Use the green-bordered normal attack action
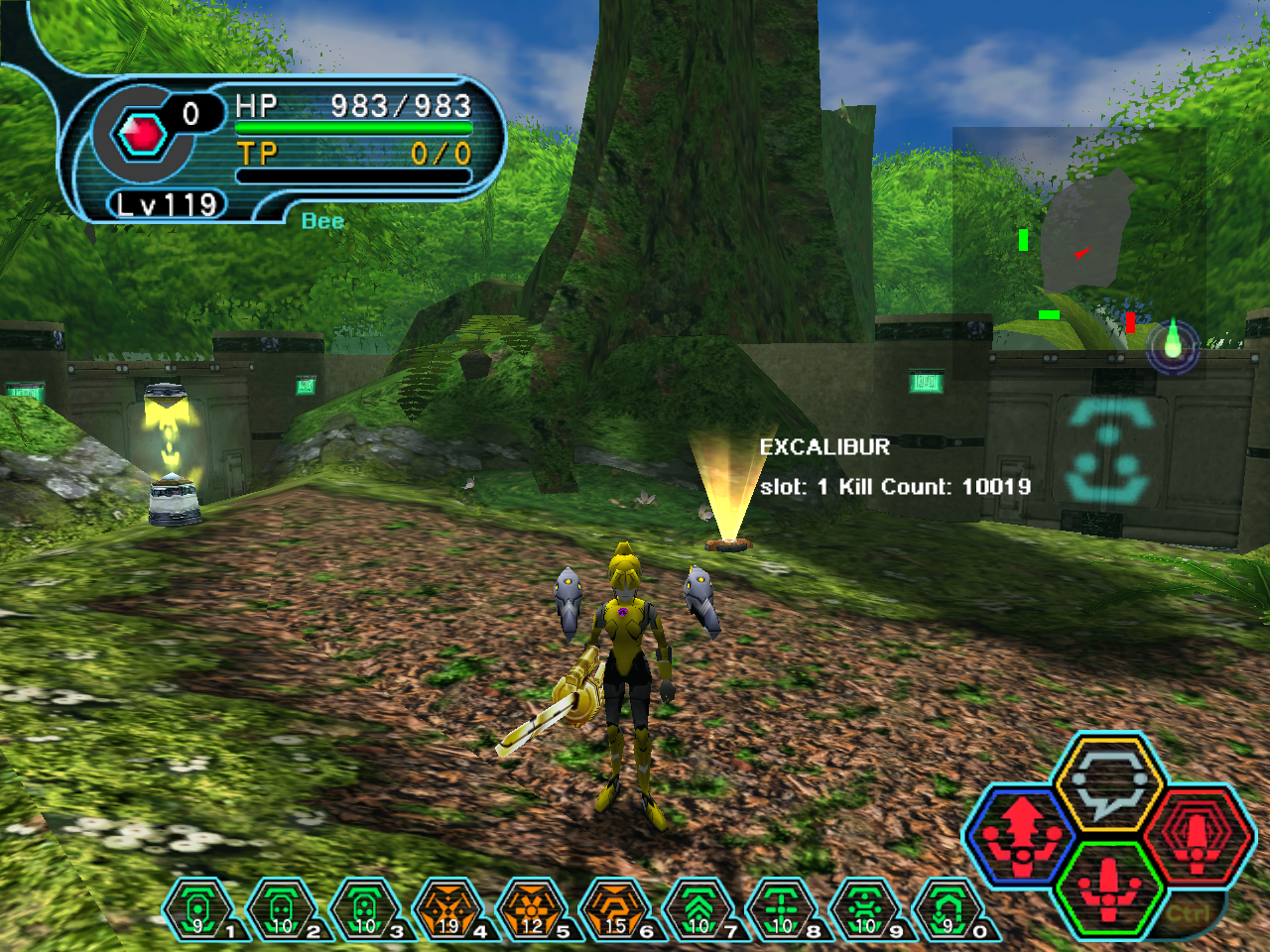The height and width of the screenshot is (952, 1270). pos(1108,888)
